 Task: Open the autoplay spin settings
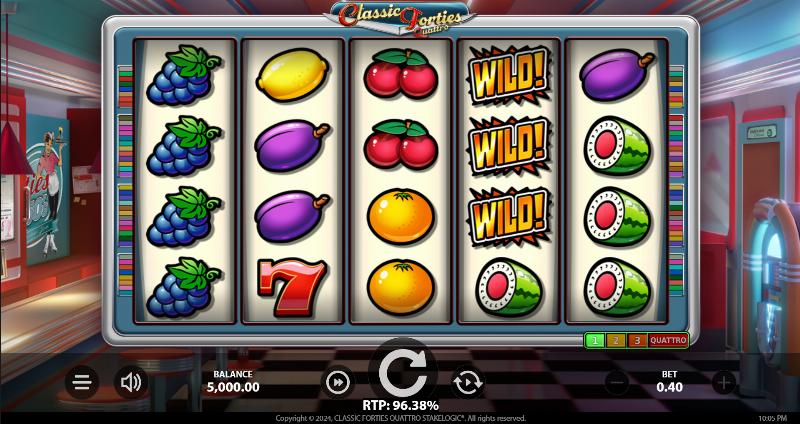point(467,381)
